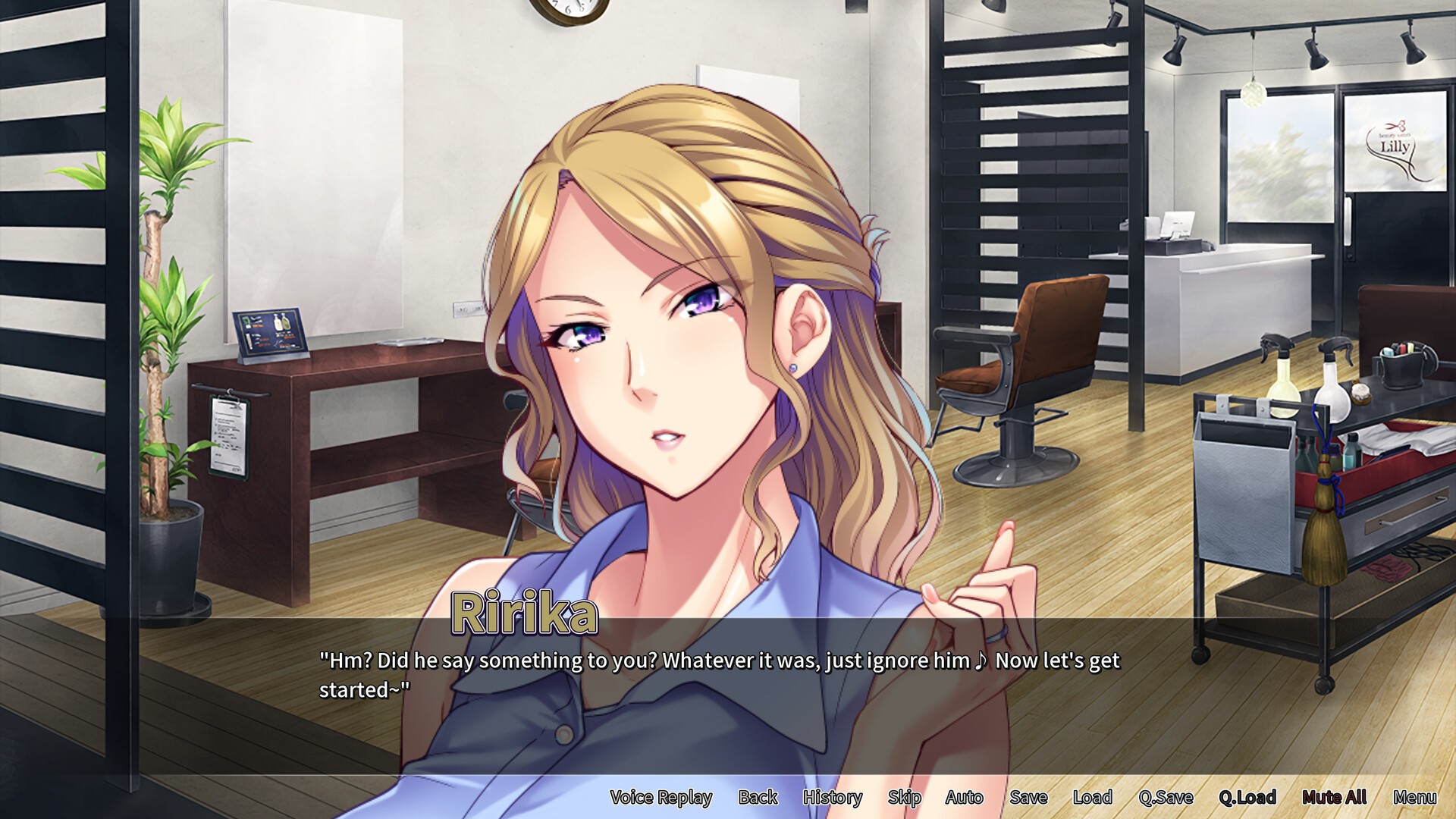Quick save with Q.Save

click(x=1166, y=797)
